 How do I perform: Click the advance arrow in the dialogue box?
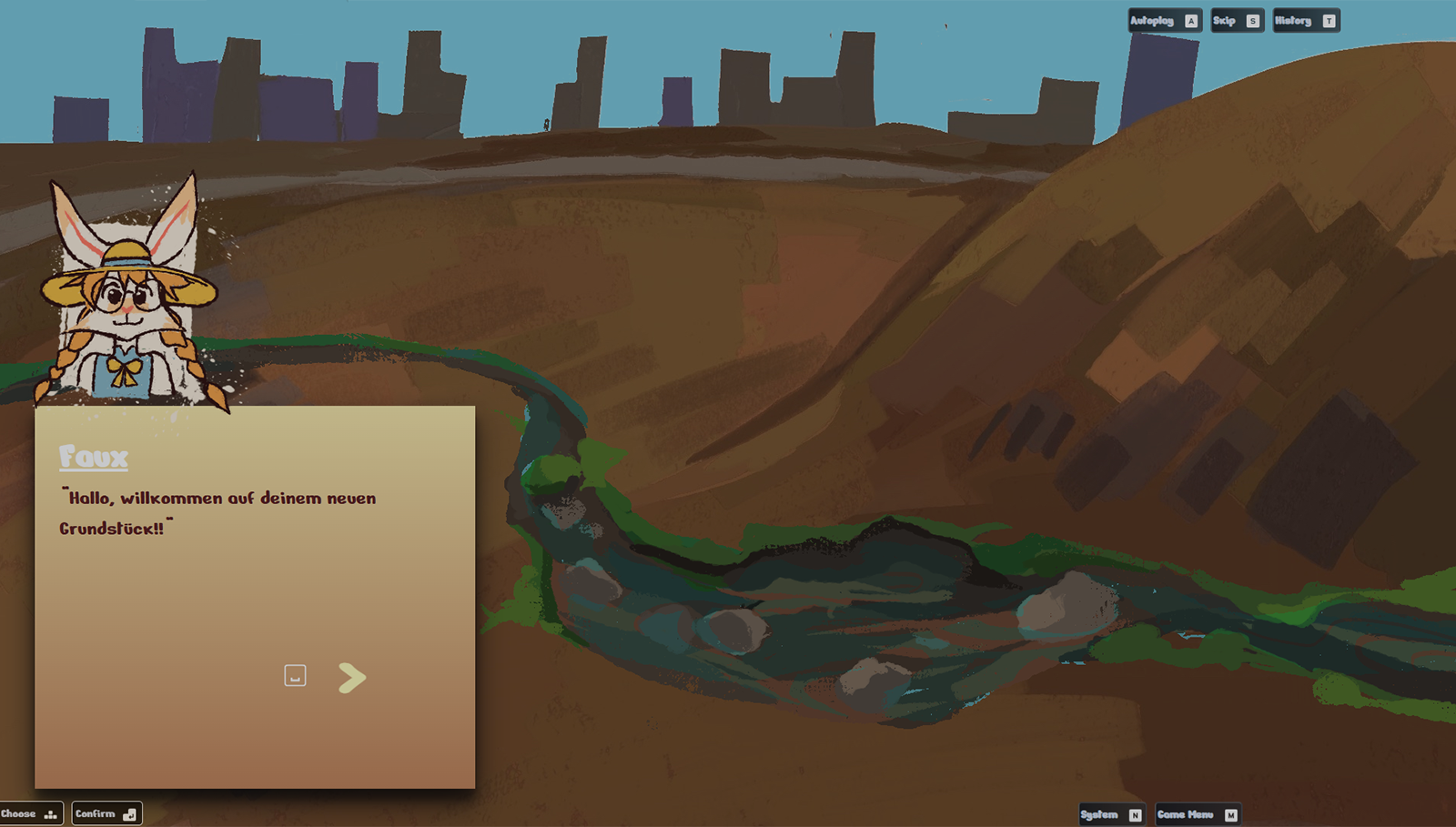point(351,677)
